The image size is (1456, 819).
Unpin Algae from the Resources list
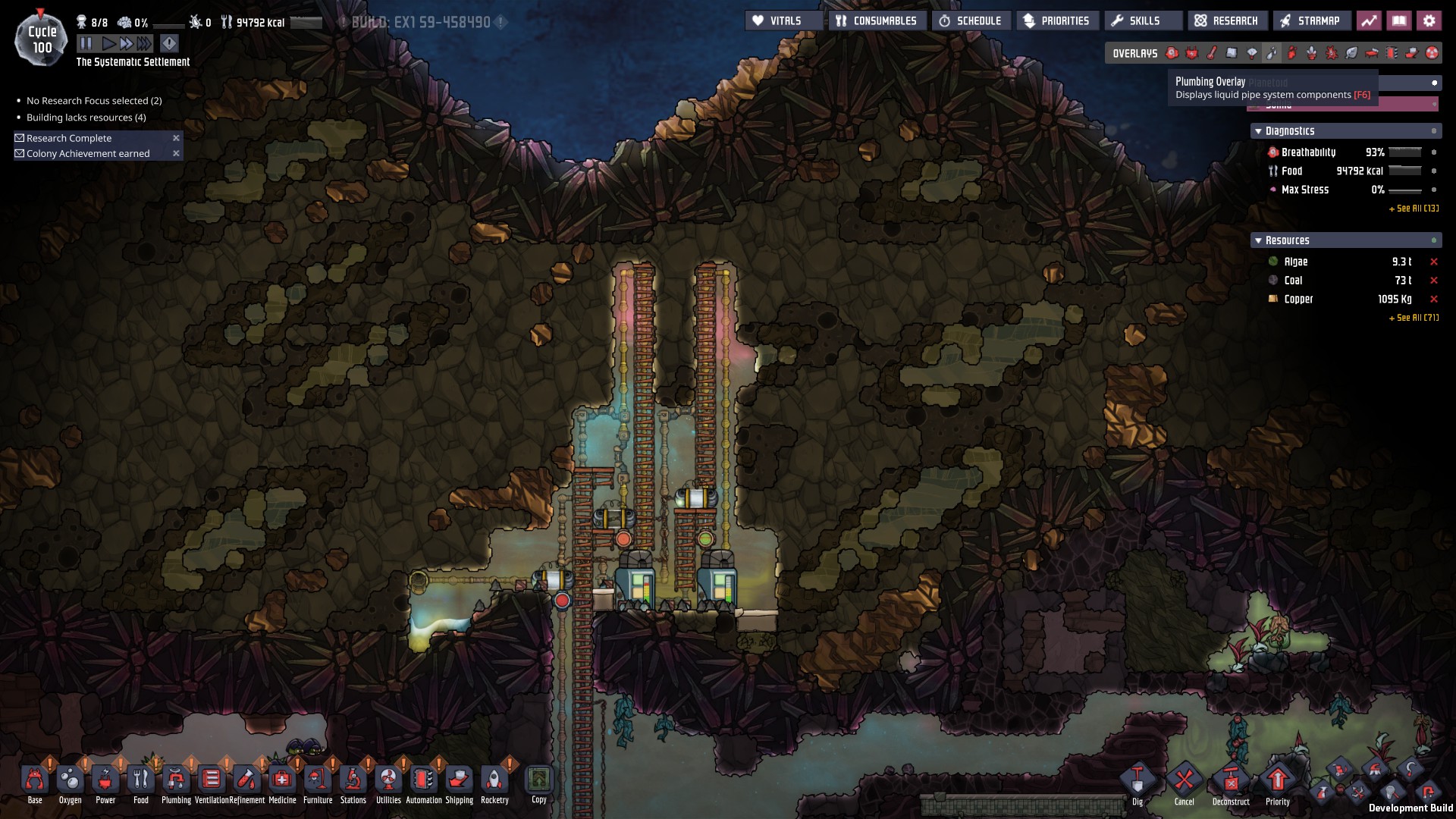(1433, 262)
